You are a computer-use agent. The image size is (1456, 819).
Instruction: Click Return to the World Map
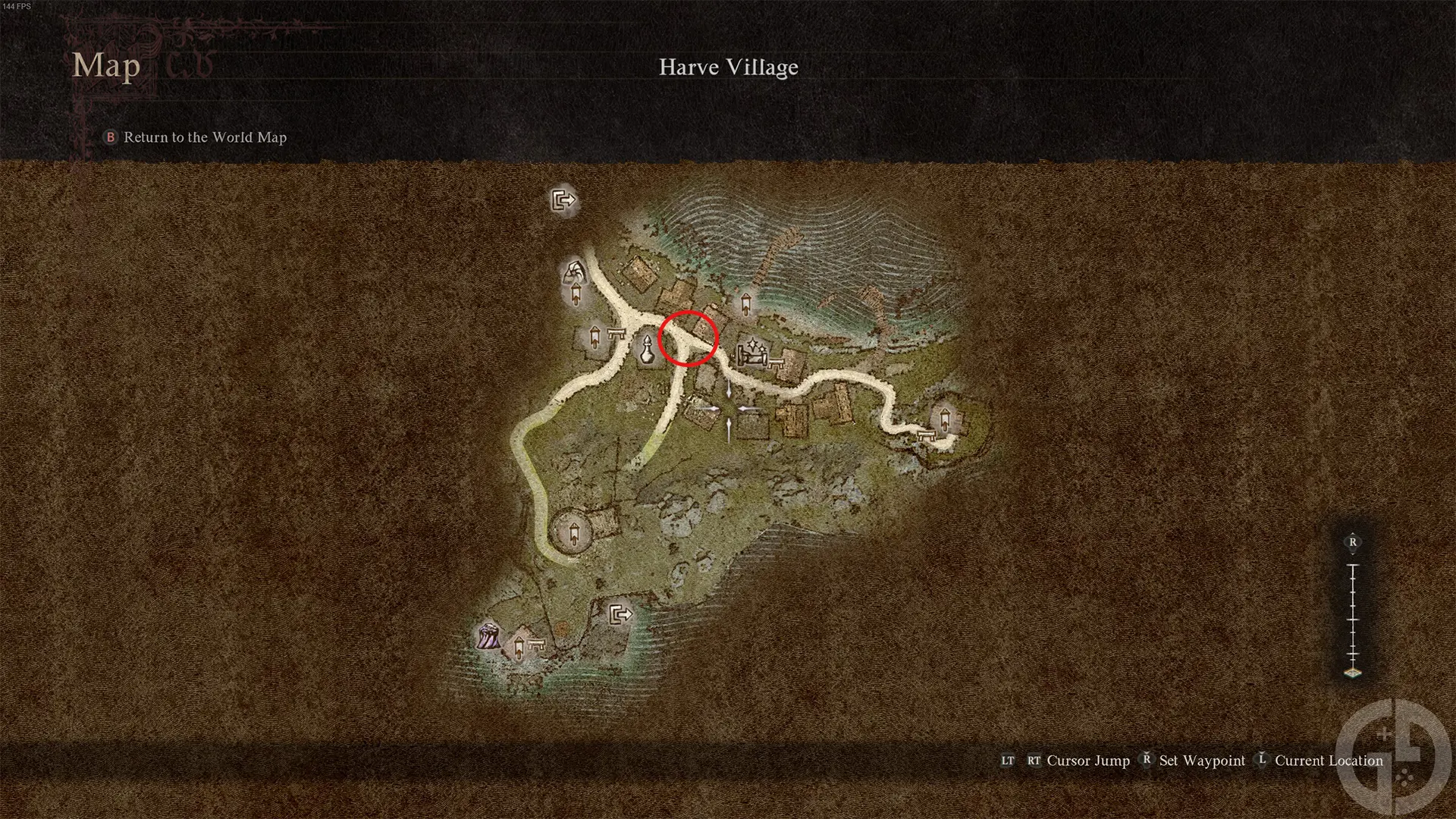click(205, 137)
